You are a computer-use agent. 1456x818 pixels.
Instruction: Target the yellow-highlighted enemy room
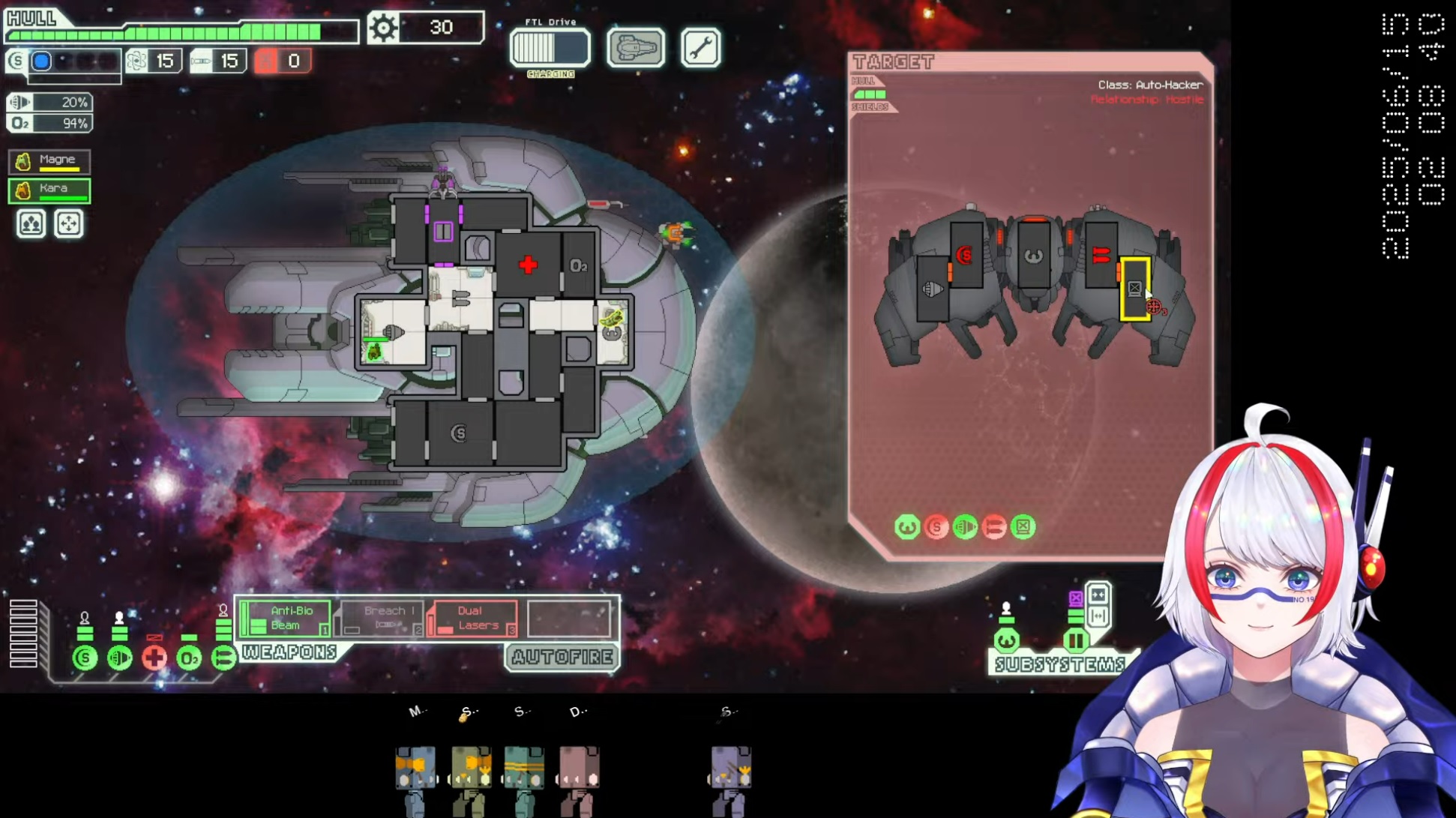click(x=1134, y=289)
